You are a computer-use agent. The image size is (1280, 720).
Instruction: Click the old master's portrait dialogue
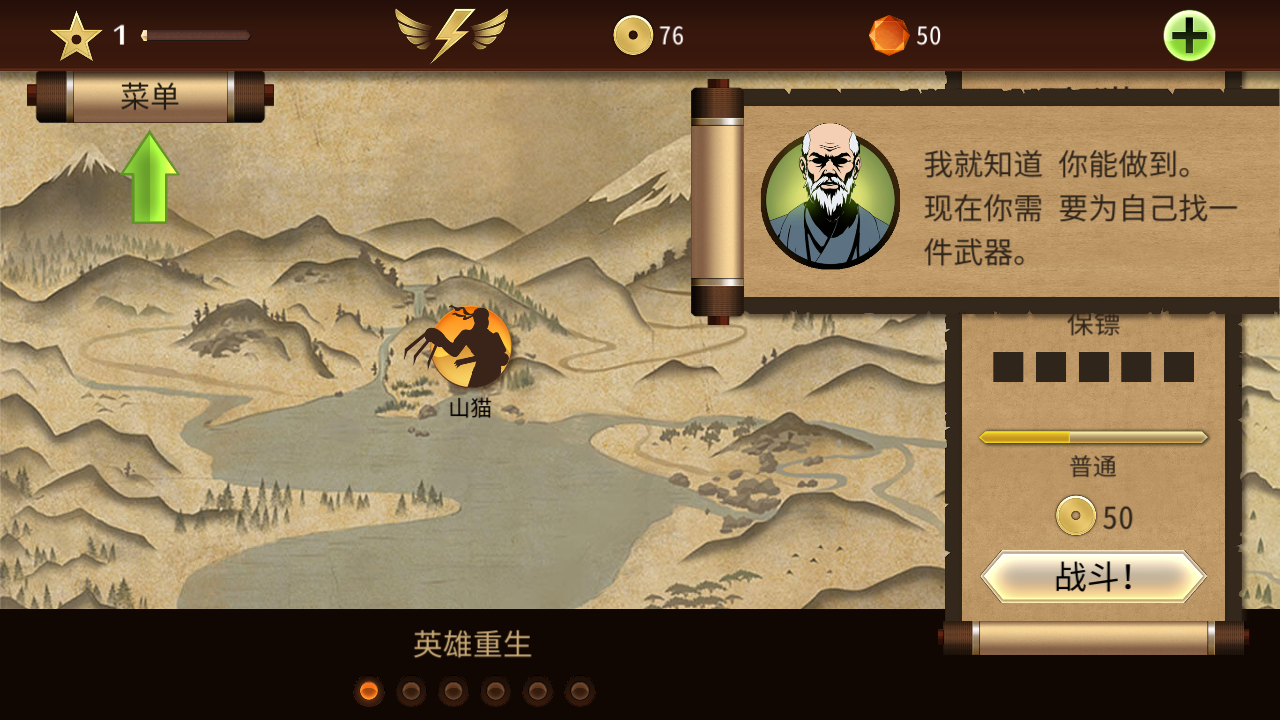pyautogui.click(x=830, y=200)
